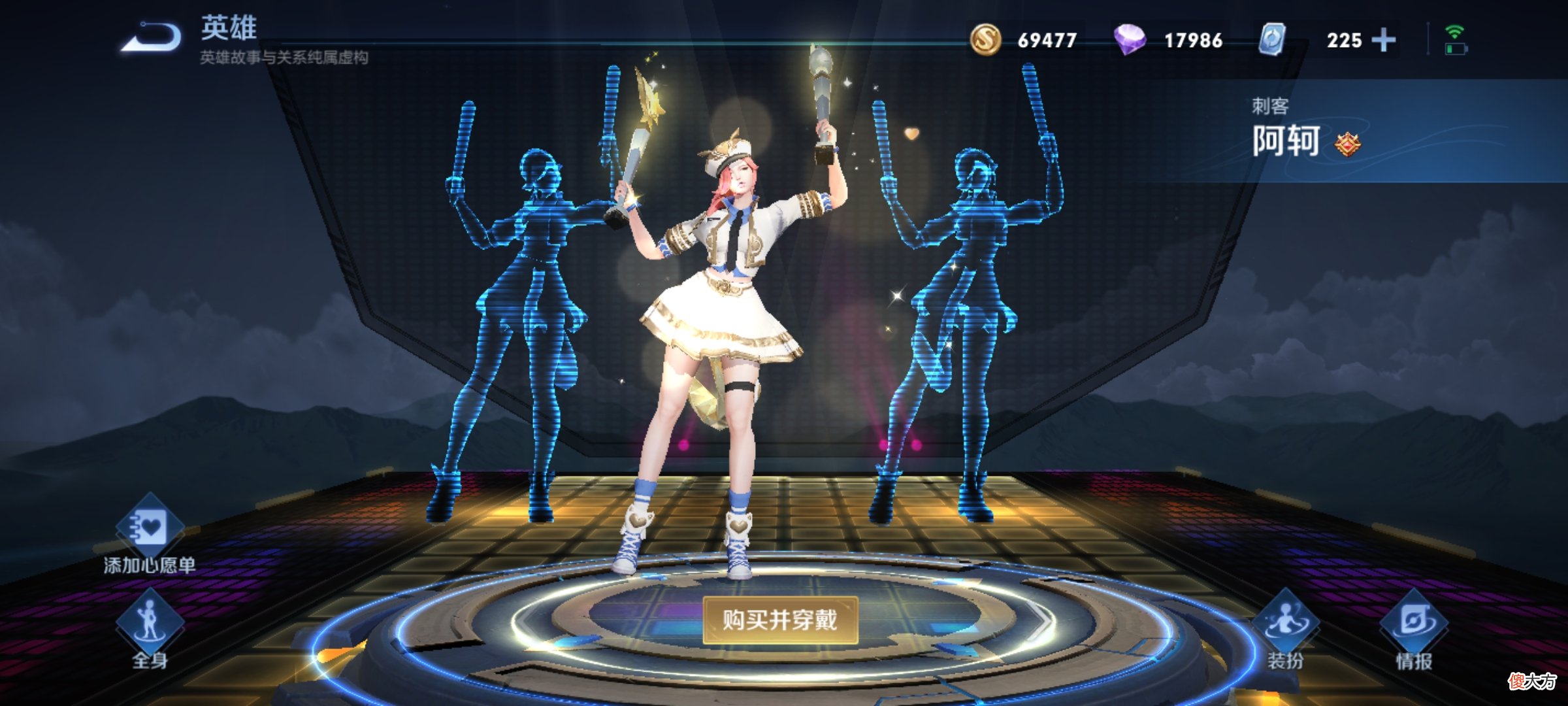
Task: Open full body view (全身)
Action: point(150,624)
